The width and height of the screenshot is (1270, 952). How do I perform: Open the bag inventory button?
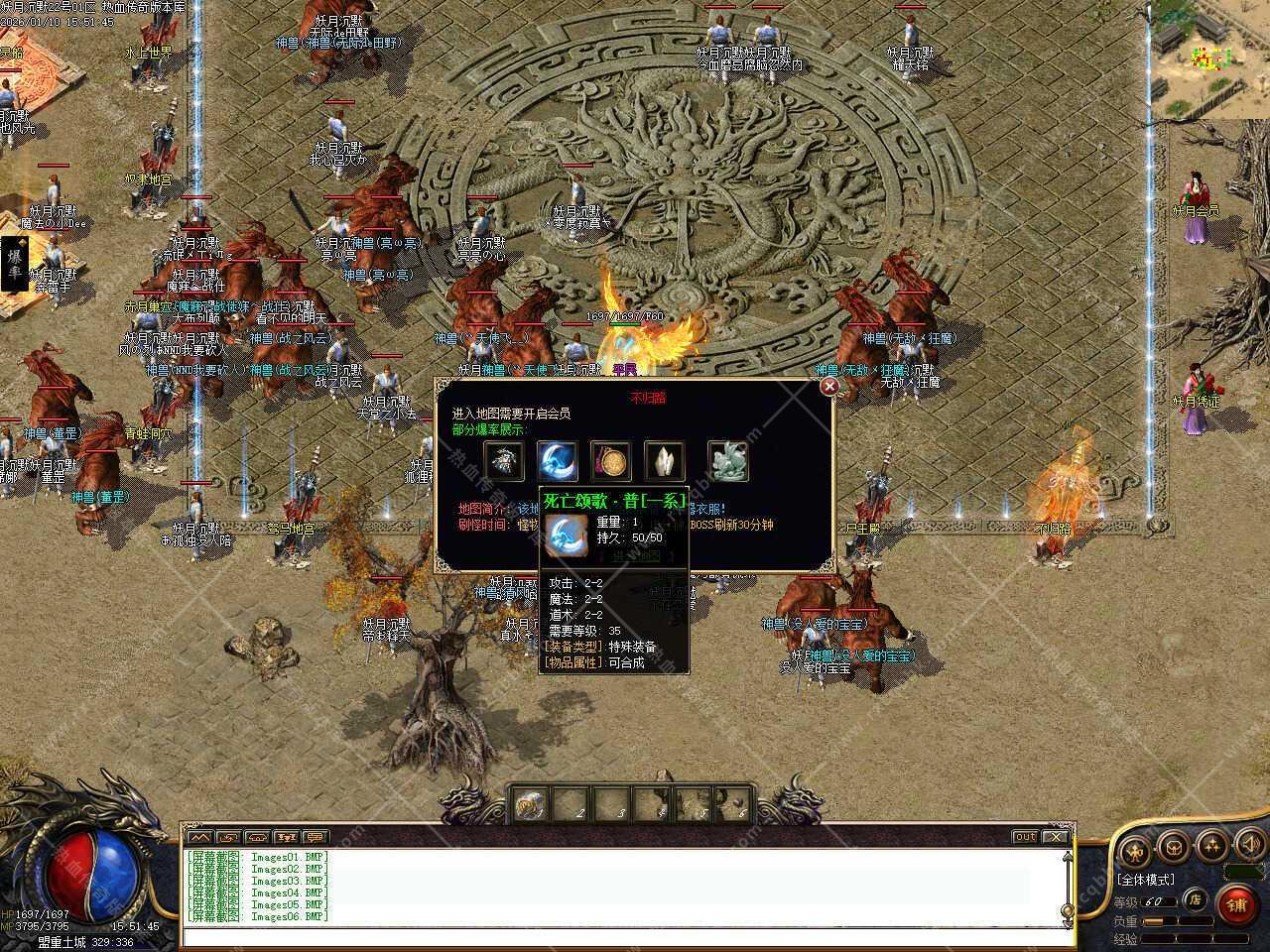point(1174,847)
